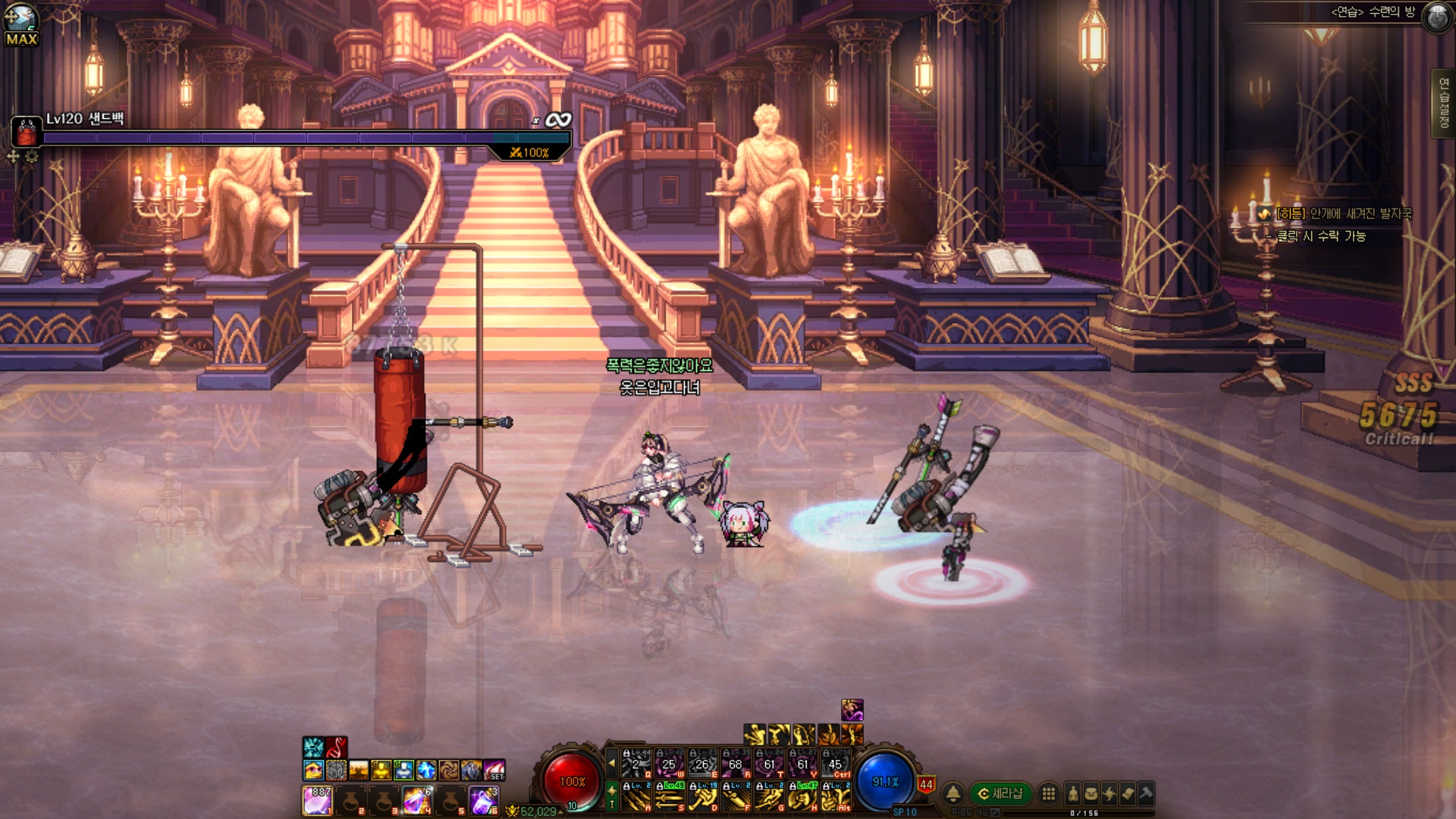Use the purple bottle in quick slot 6
Screen dimensions: 1456x819
click(x=484, y=800)
